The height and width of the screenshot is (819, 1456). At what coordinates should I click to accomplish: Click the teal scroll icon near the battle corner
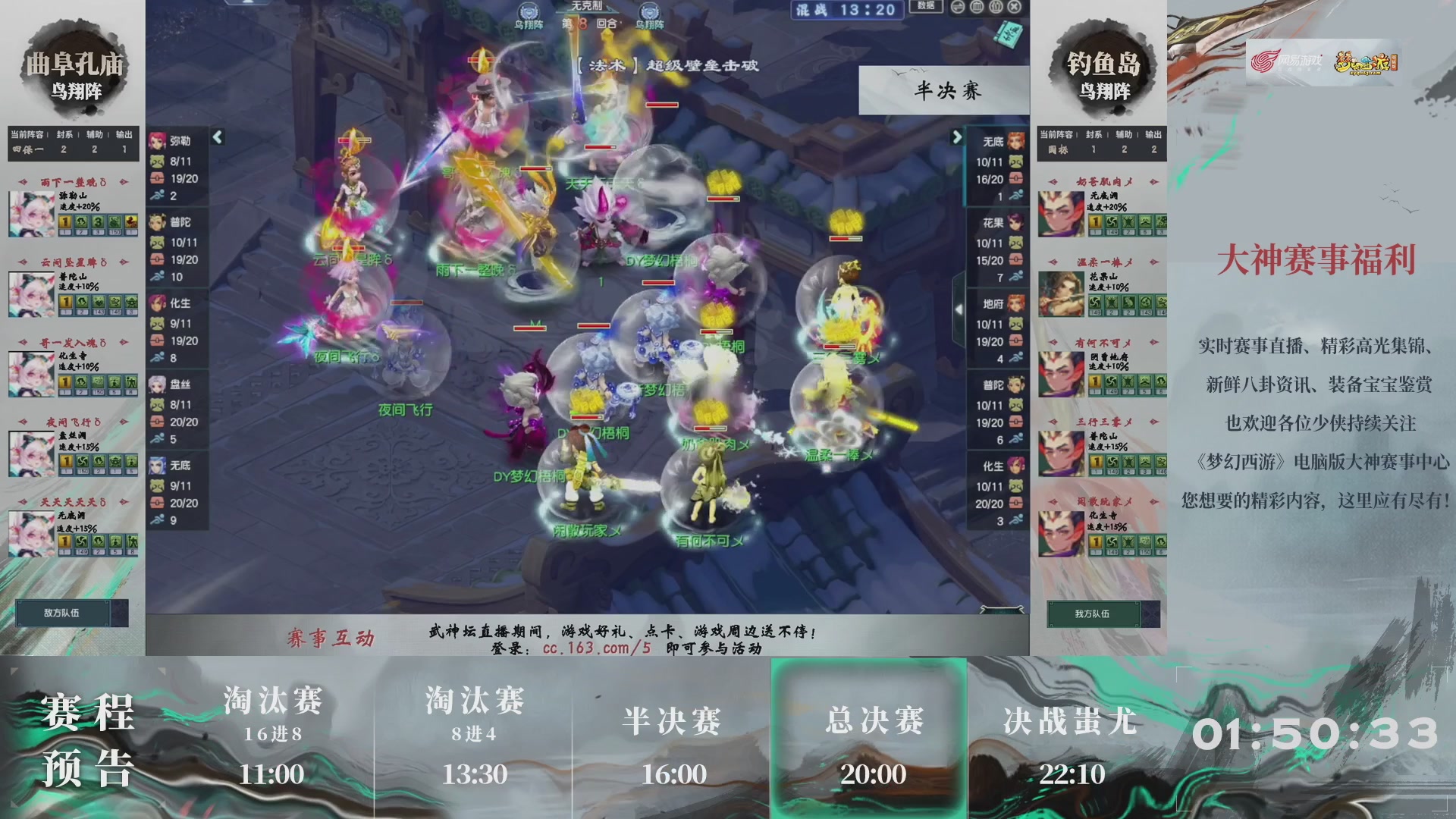click(x=1009, y=34)
